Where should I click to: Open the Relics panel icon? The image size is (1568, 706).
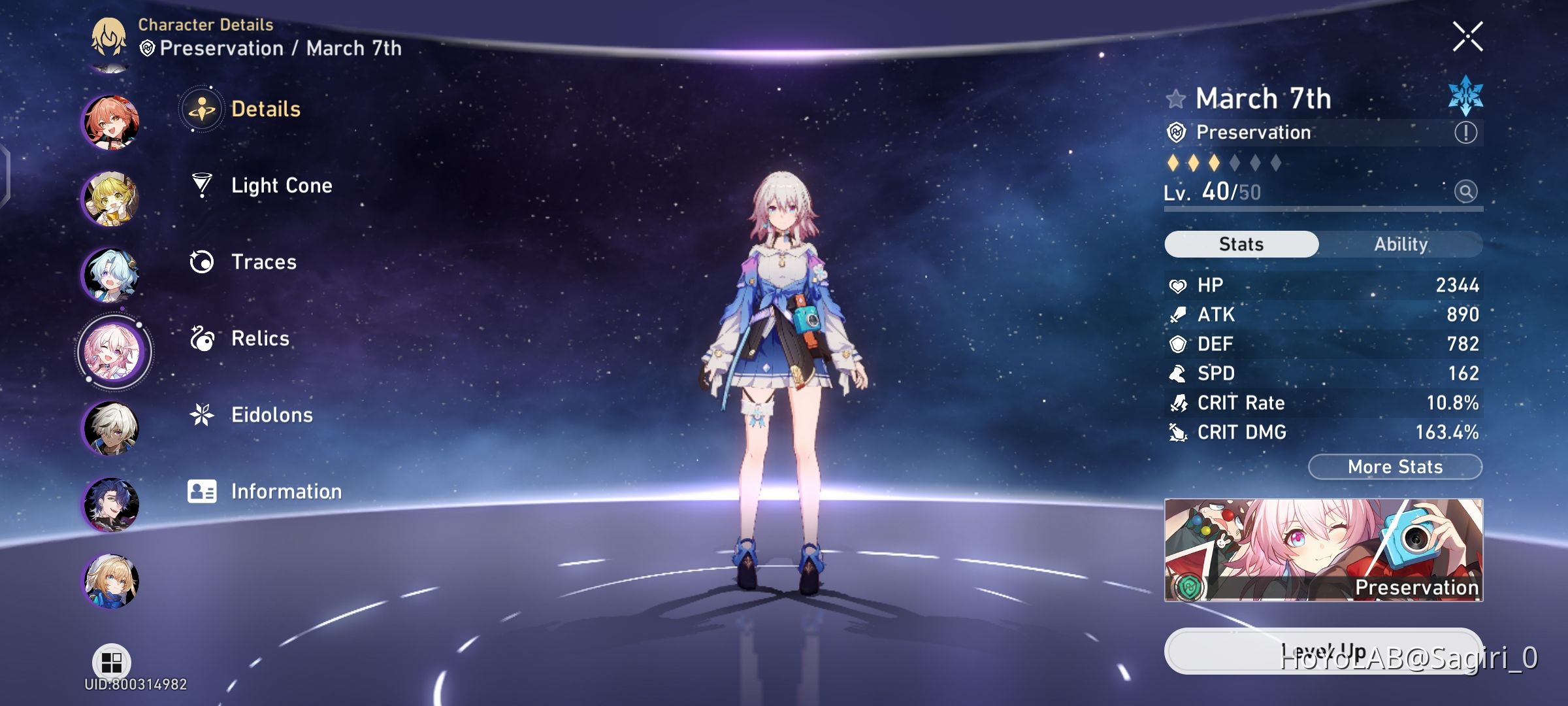(203, 338)
